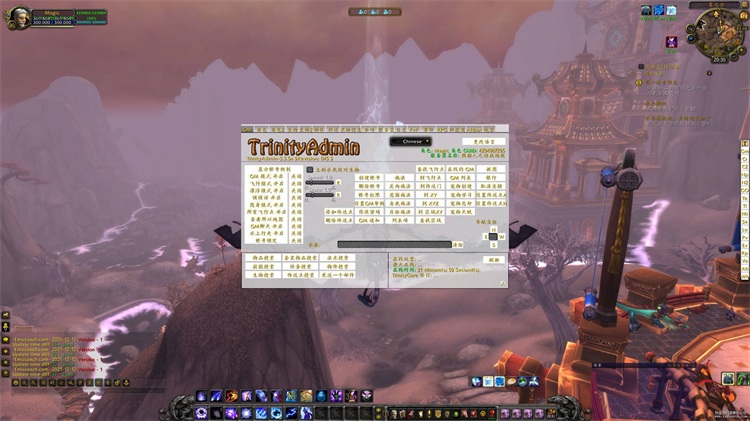Click the 列表项 list items button
Viewport: 750px width, 421px height.
(x=399, y=220)
